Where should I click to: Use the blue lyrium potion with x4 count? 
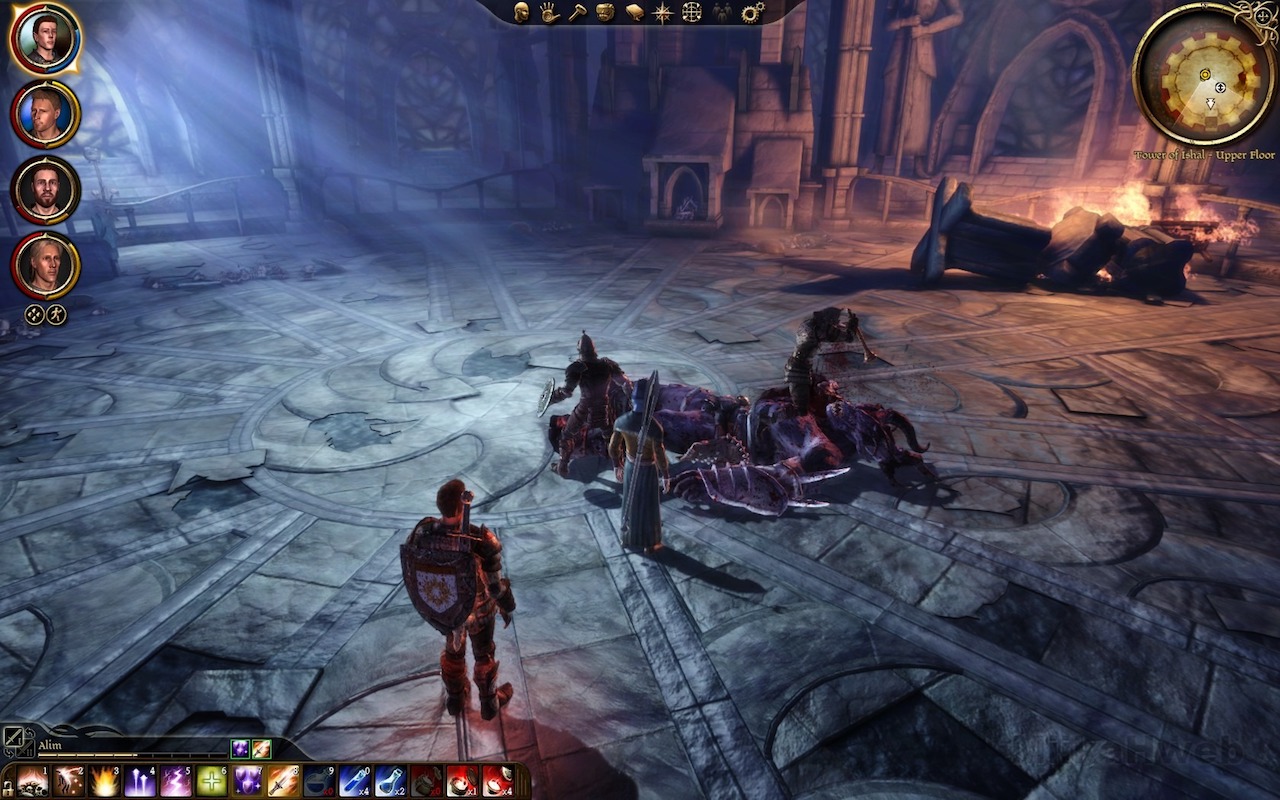(x=354, y=781)
